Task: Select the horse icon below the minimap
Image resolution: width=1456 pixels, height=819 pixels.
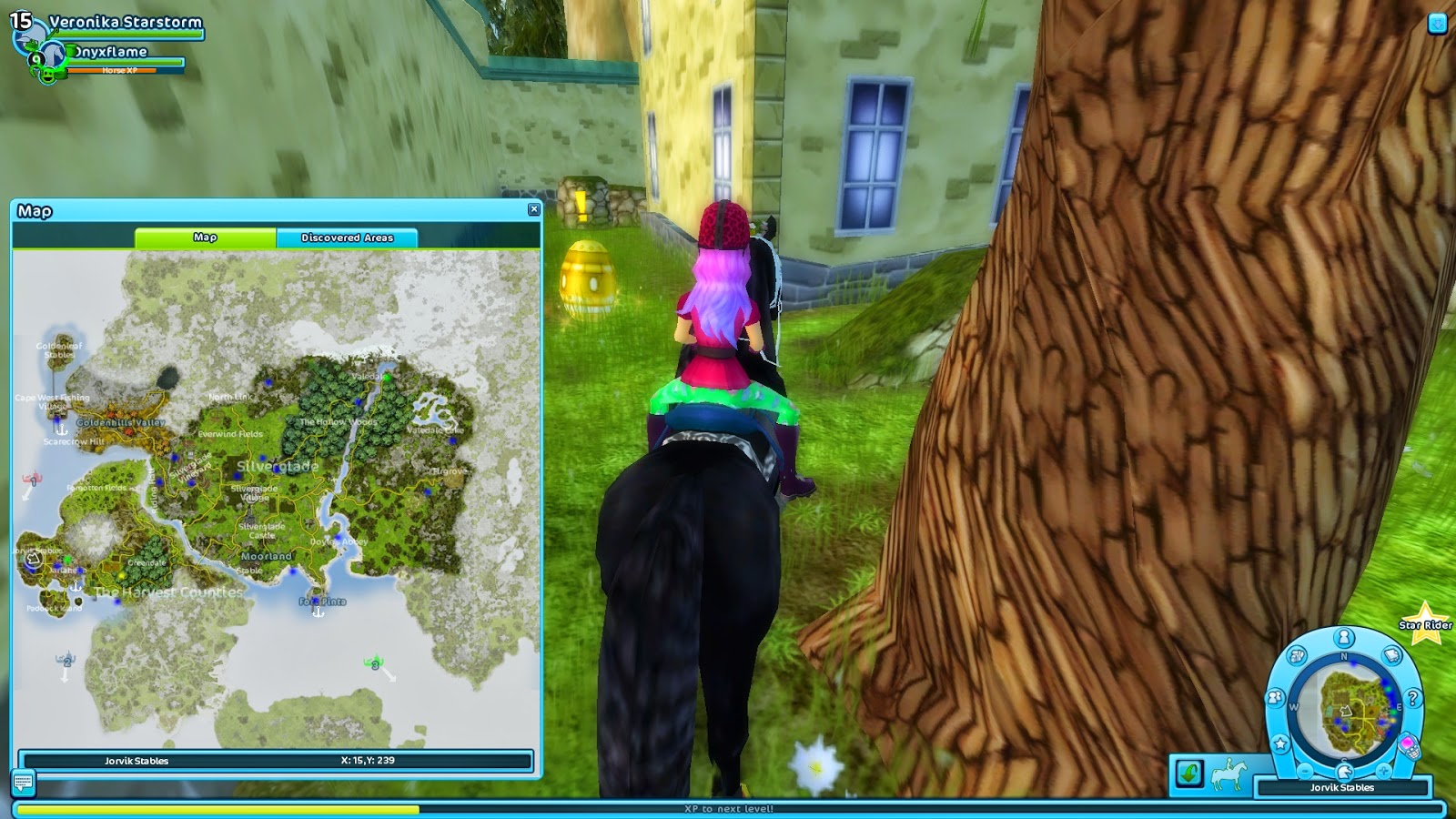Action: (1344, 771)
